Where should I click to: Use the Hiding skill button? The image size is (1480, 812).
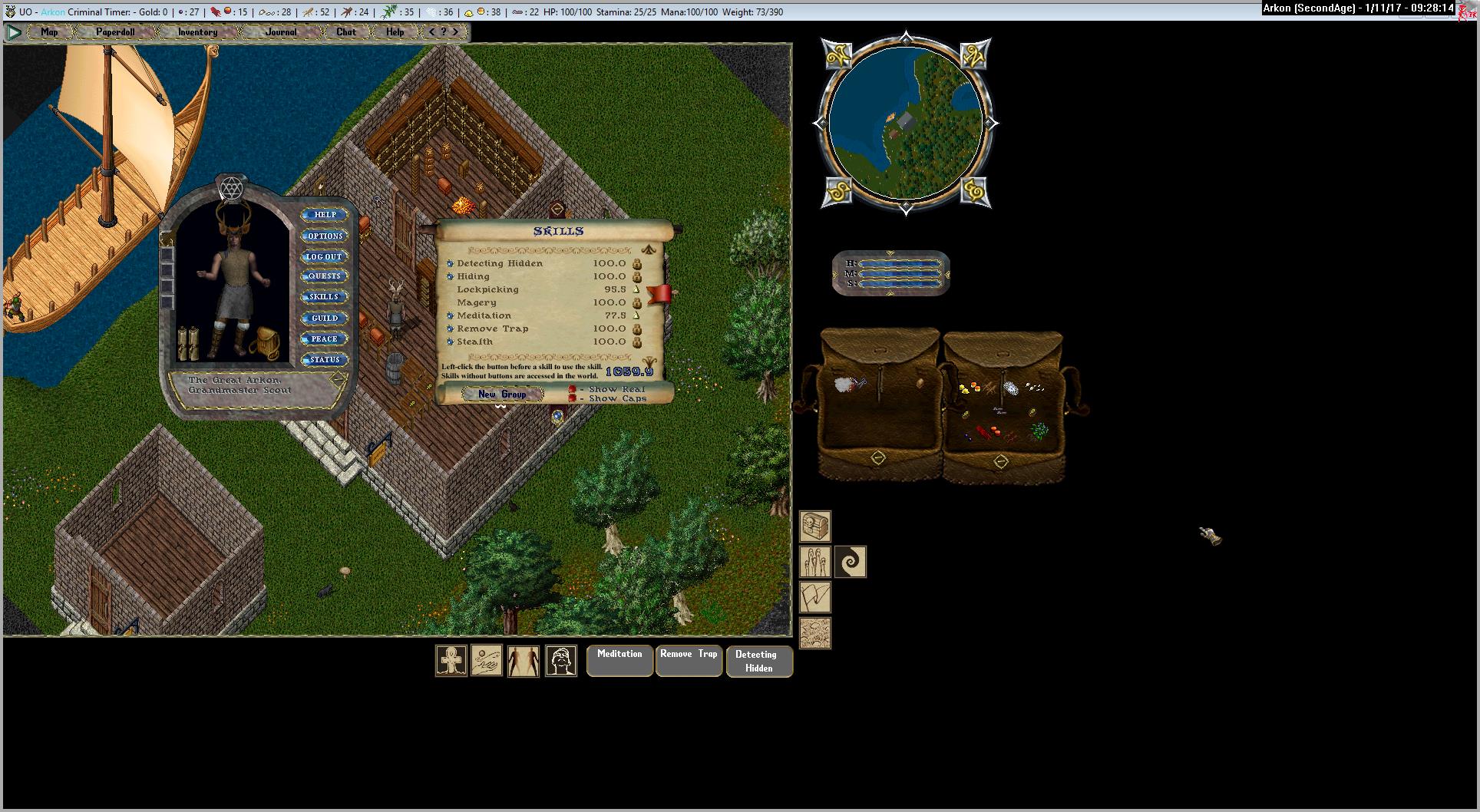pyautogui.click(x=451, y=276)
